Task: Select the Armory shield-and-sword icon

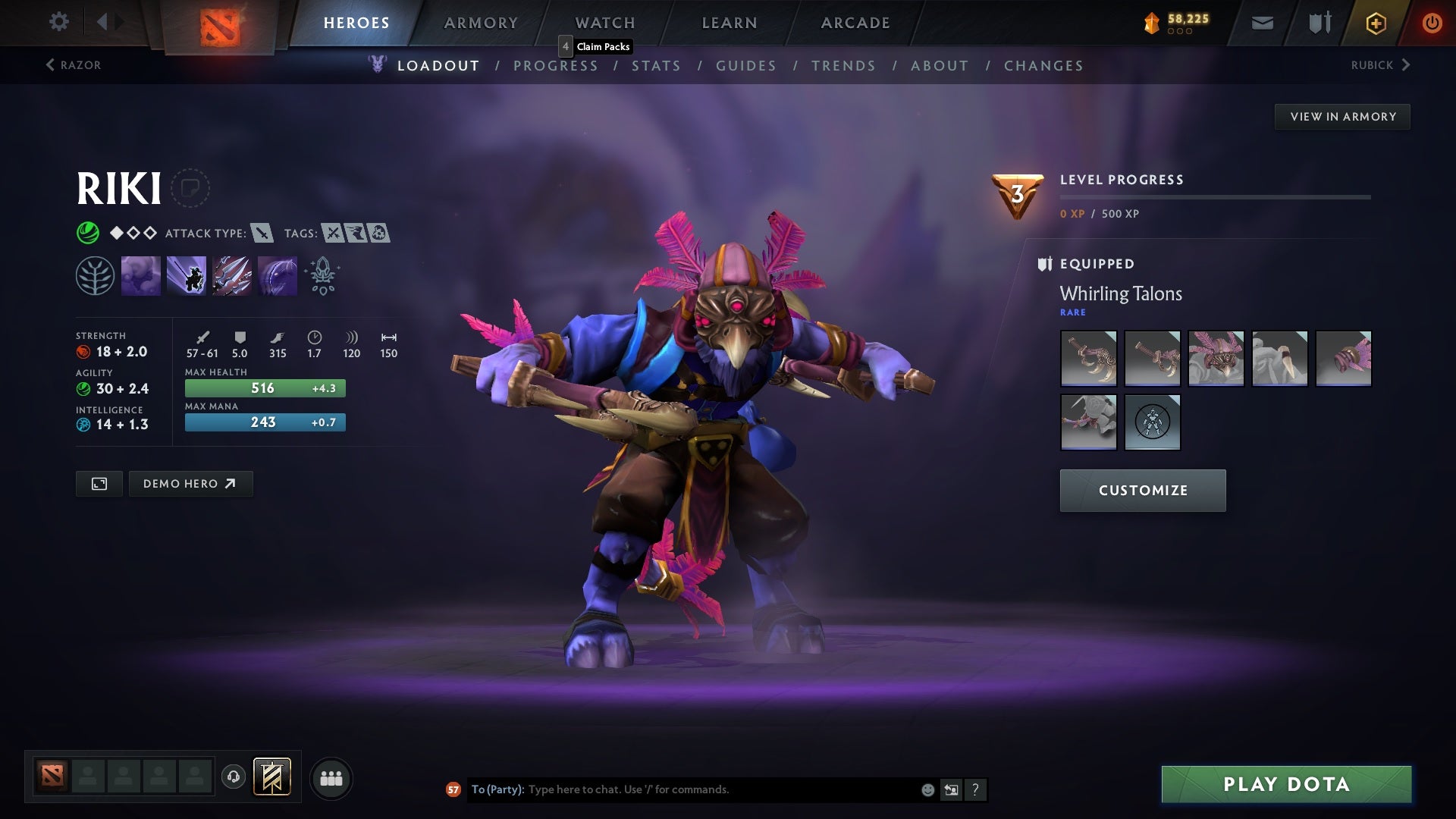Action: pyautogui.click(x=1319, y=22)
